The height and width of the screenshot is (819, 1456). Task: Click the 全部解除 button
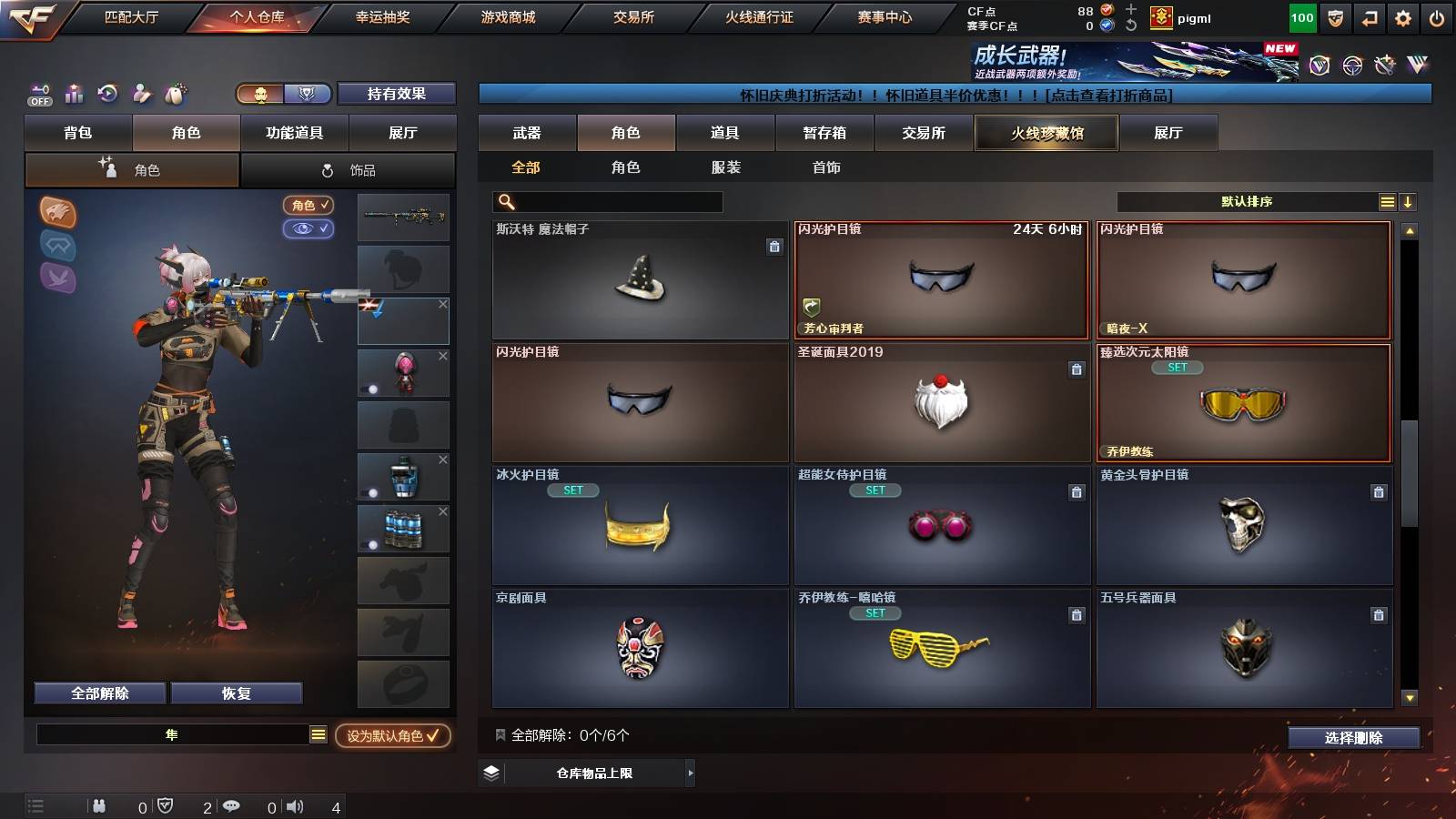coord(99,693)
